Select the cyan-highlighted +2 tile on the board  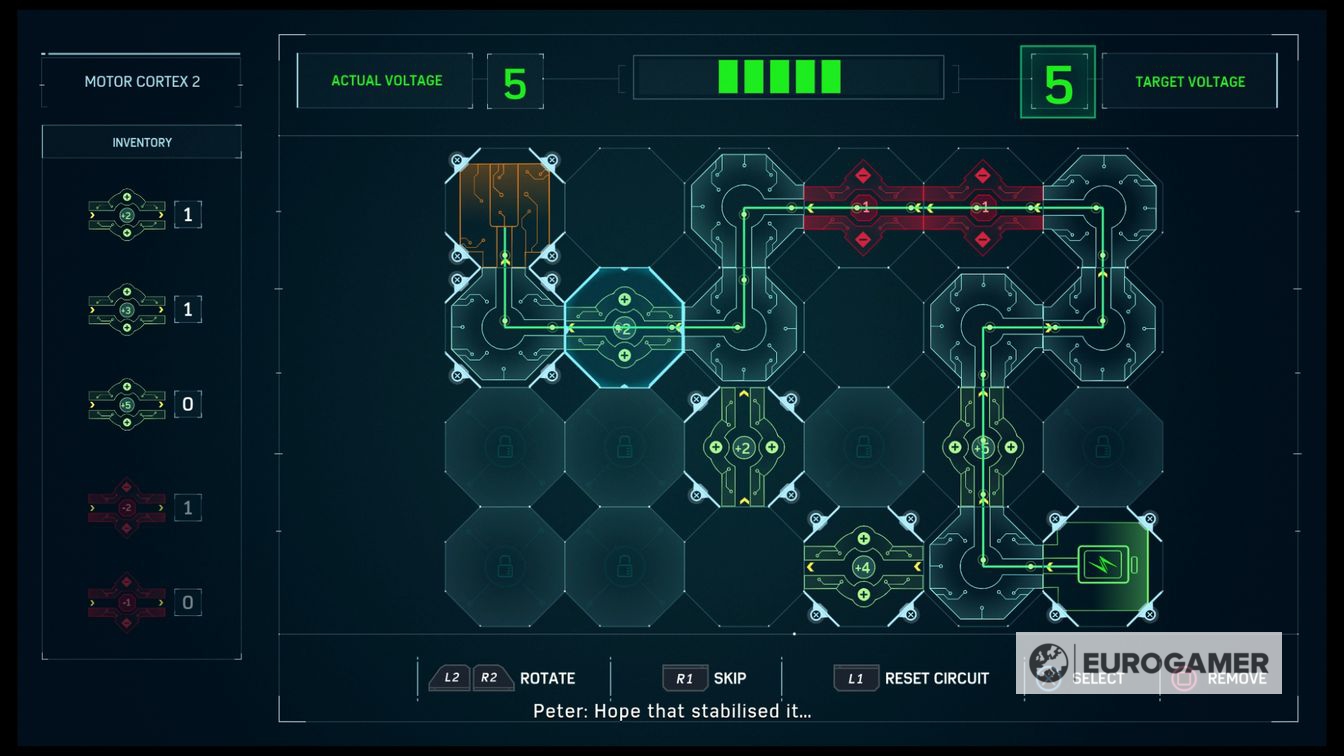[x=624, y=327]
